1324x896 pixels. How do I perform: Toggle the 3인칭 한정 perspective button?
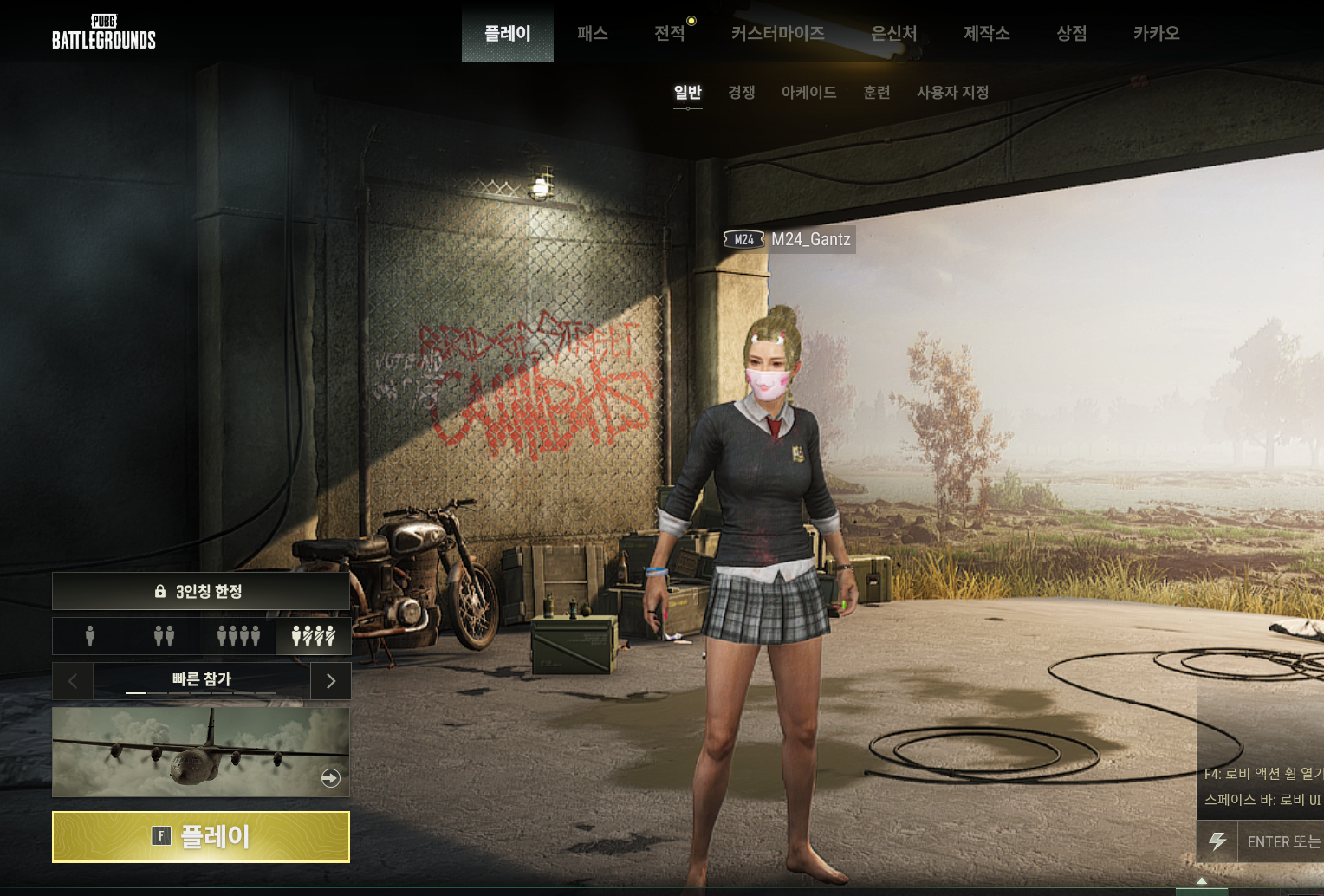[201, 591]
